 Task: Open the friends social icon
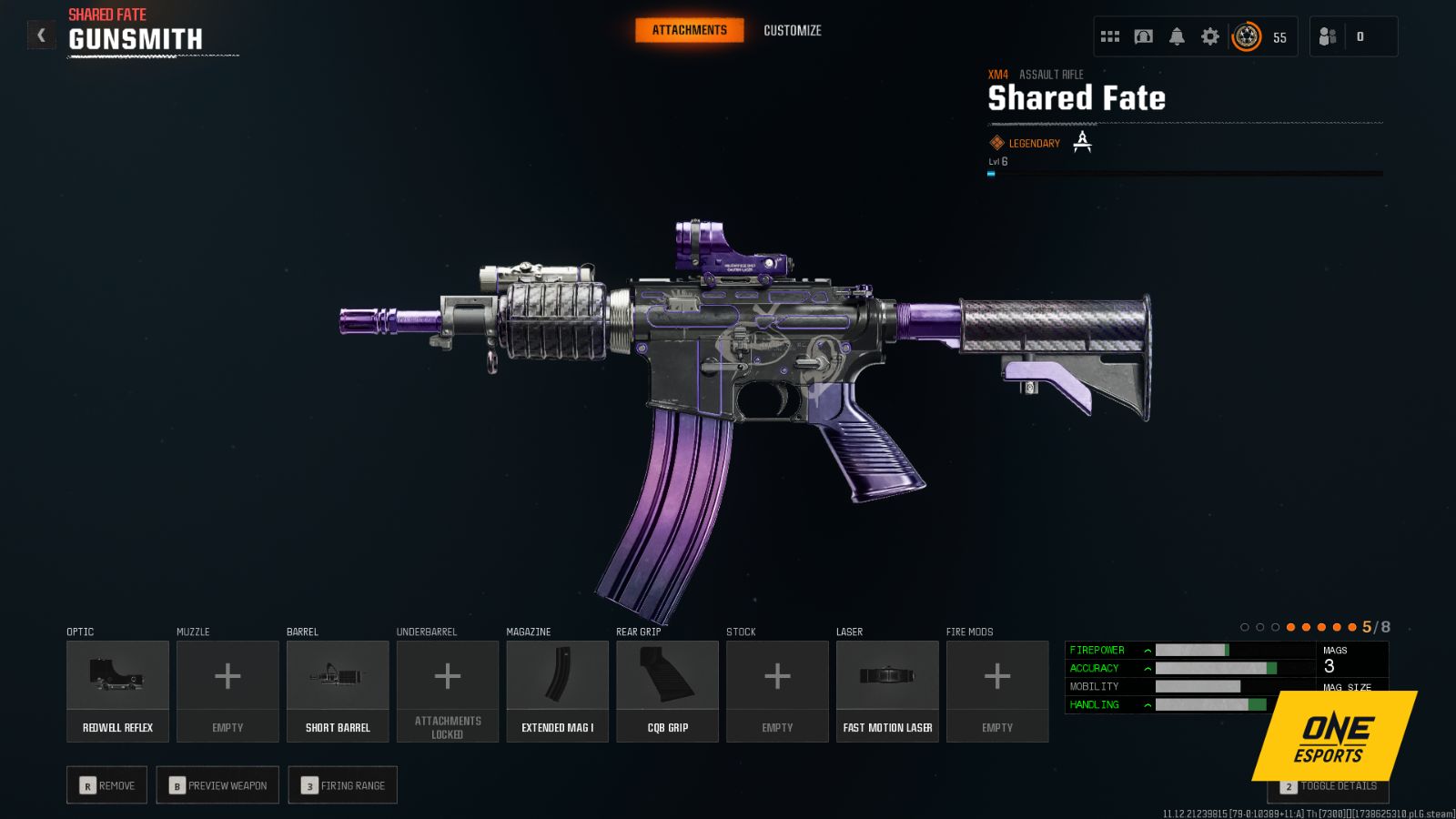tap(1326, 36)
